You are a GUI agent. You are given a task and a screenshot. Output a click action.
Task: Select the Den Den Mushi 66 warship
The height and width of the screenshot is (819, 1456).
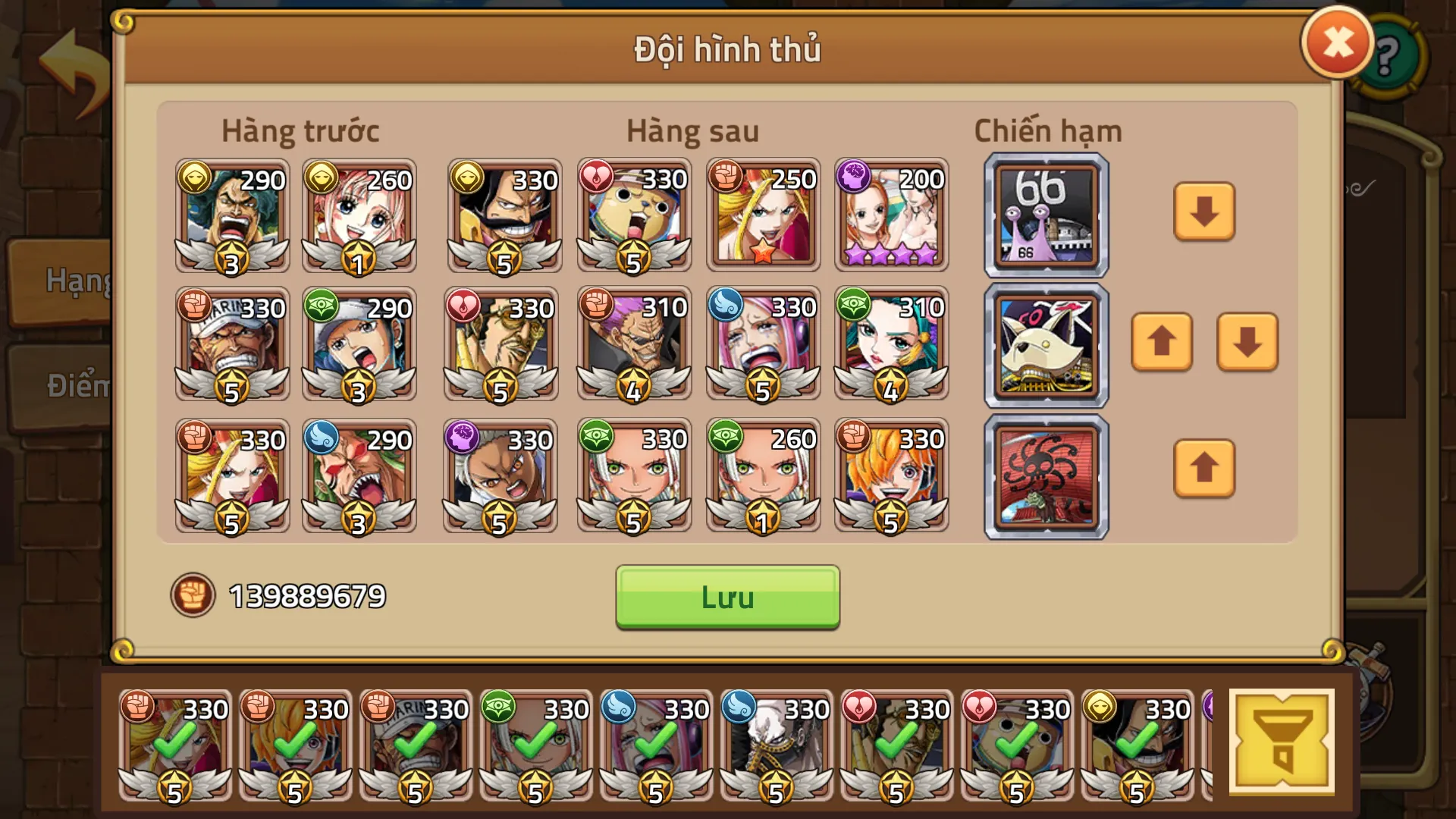(1046, 213)
